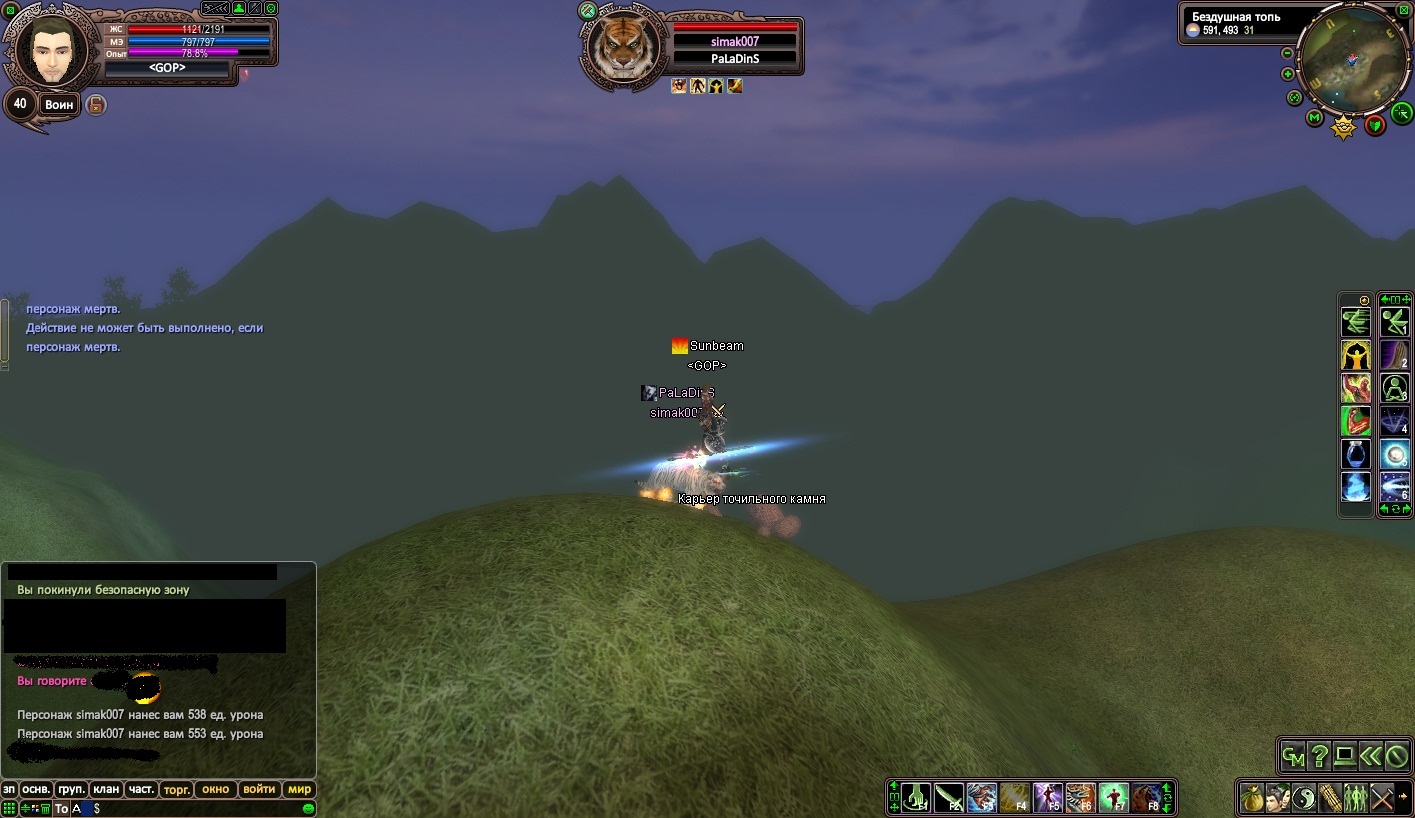Screen dimensions: 1415x818
Task: Open the GM help button
Action: point(1293,757)
